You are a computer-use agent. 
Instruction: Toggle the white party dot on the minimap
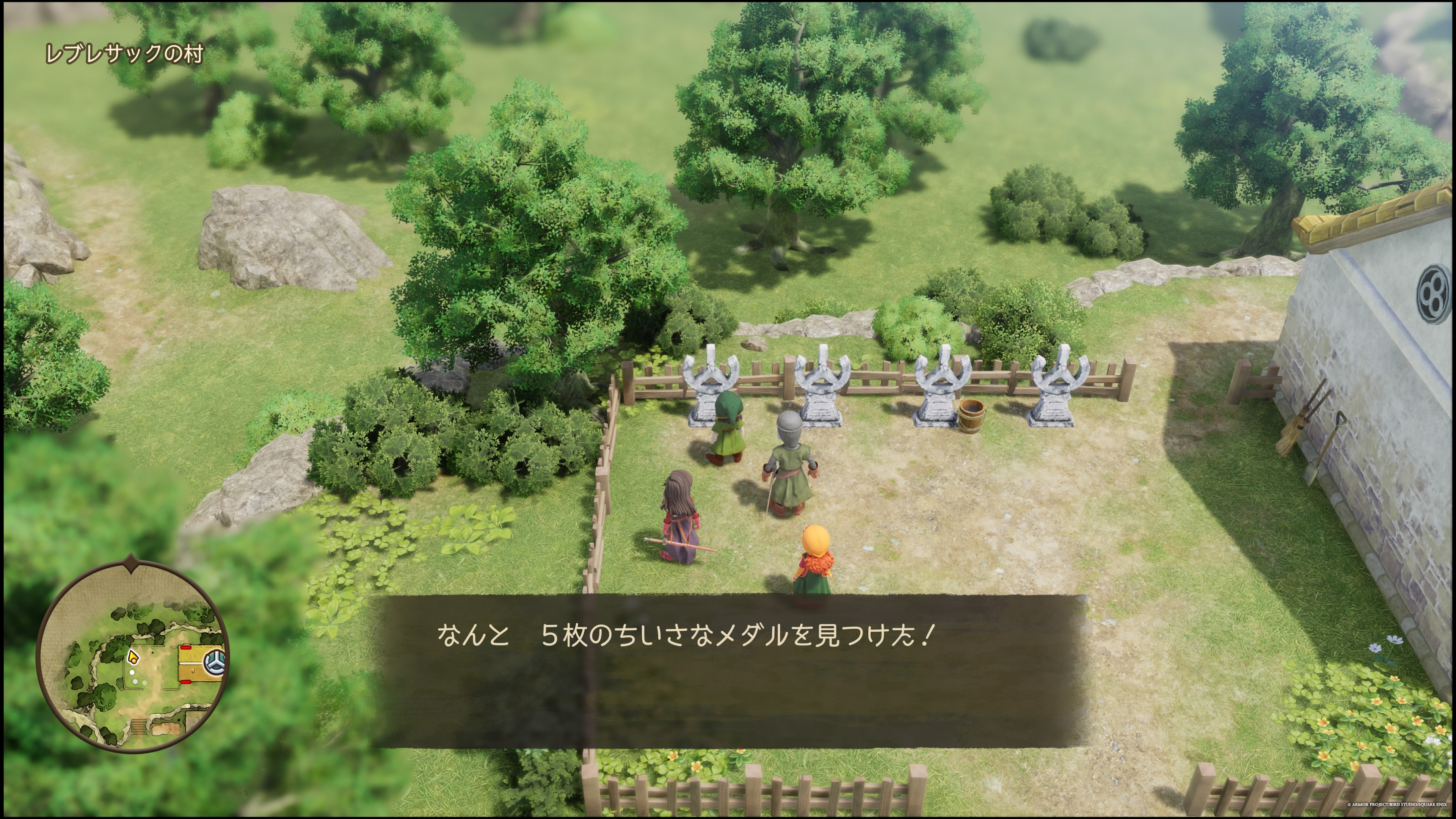click(x=132, y=672)
